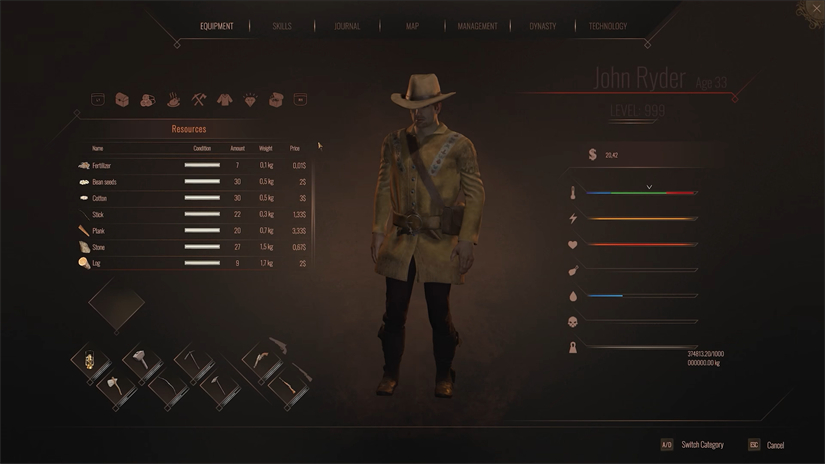
Task: Show the Map tab
Action: click(x=412, y=26)
